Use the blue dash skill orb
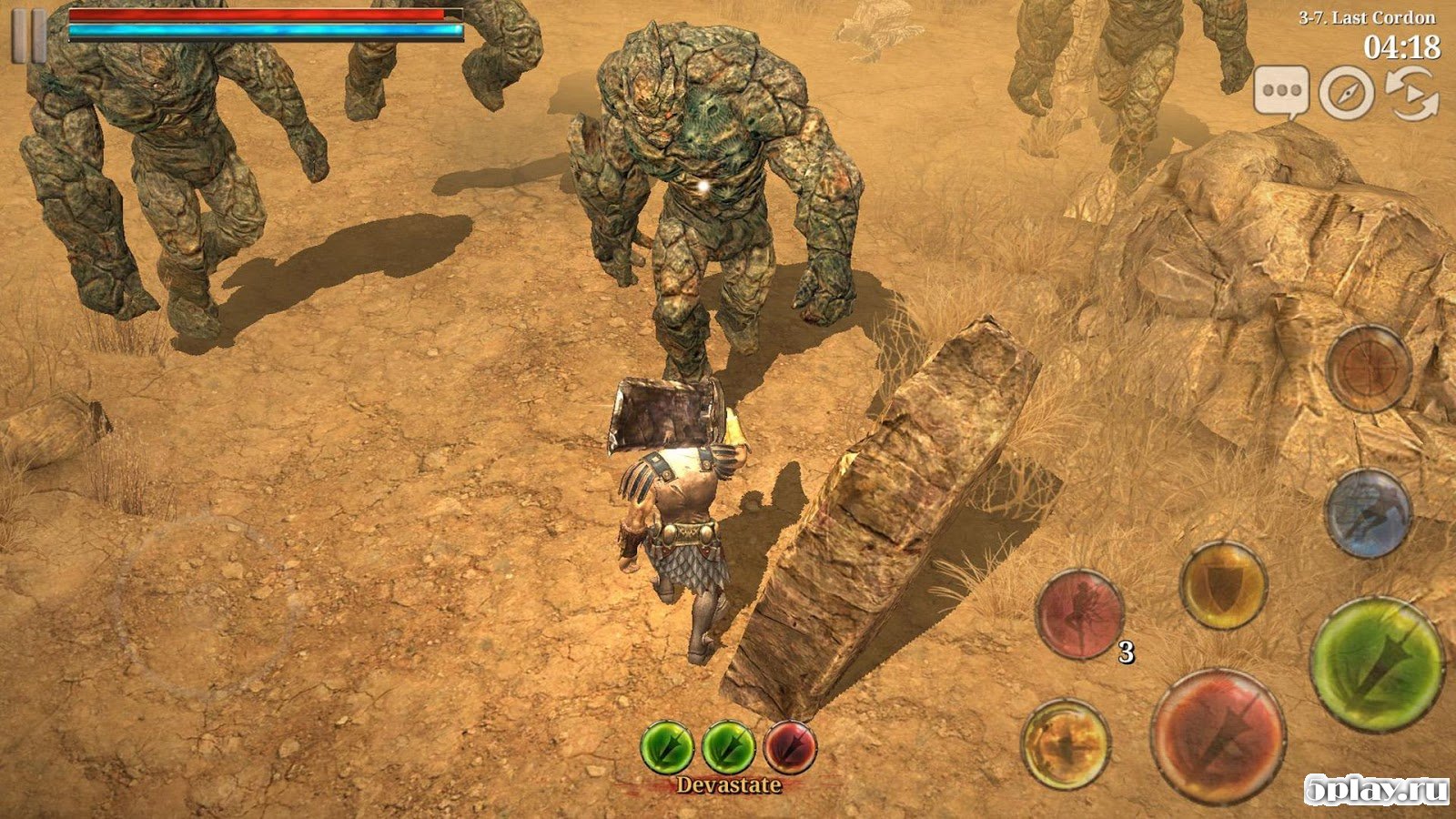Screen dimensions: 1456x819 pos(1367,513)
